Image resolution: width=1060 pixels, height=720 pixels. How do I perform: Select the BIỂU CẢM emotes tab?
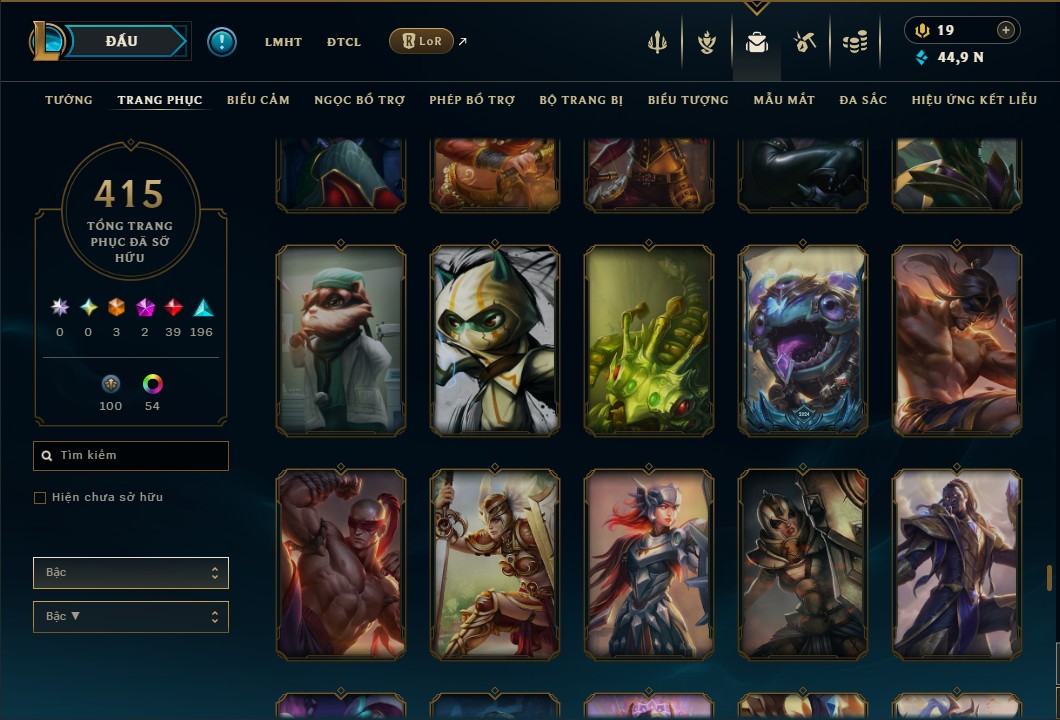coord(258,100)
